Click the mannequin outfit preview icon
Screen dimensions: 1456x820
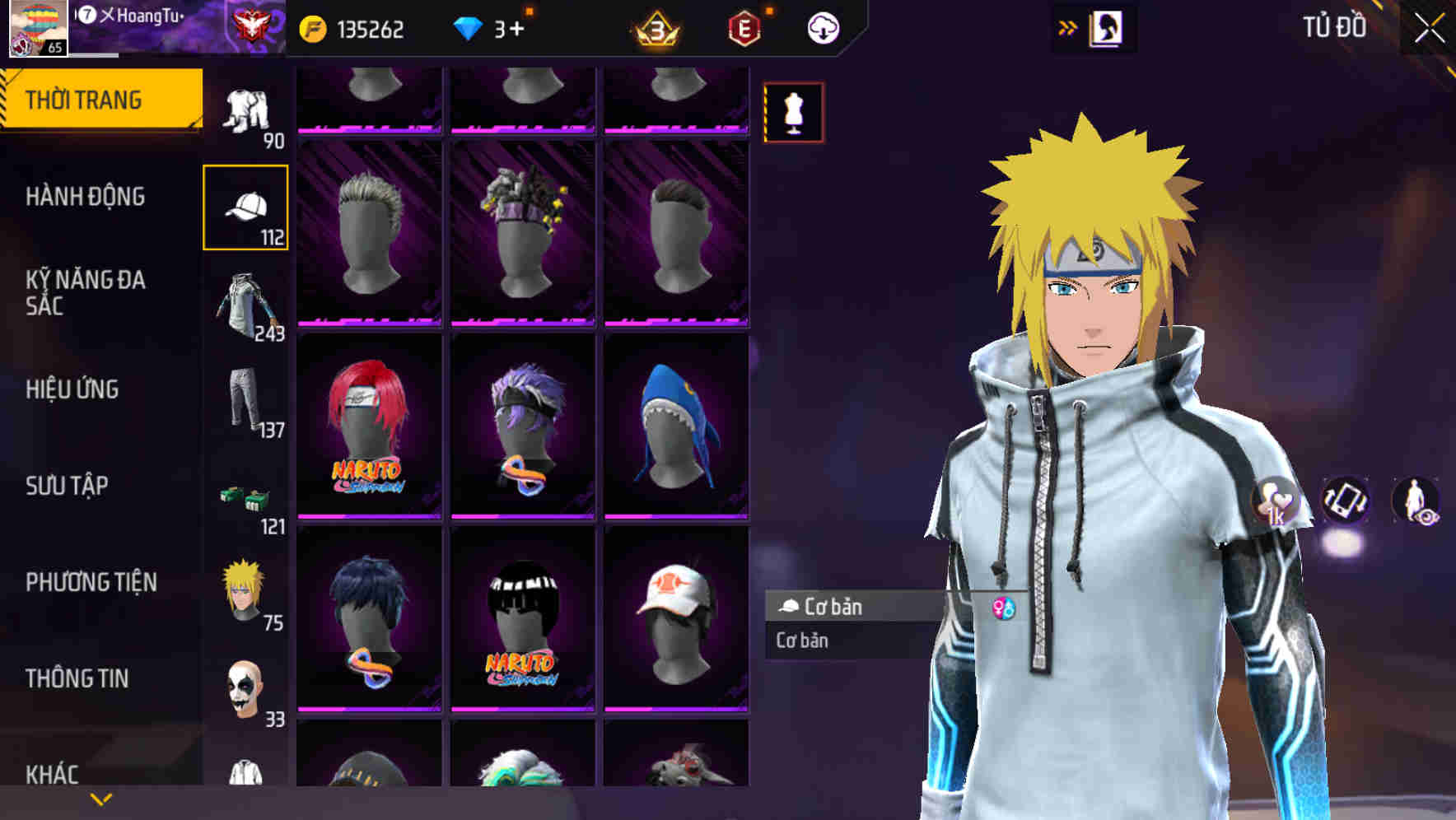point(793,113)
